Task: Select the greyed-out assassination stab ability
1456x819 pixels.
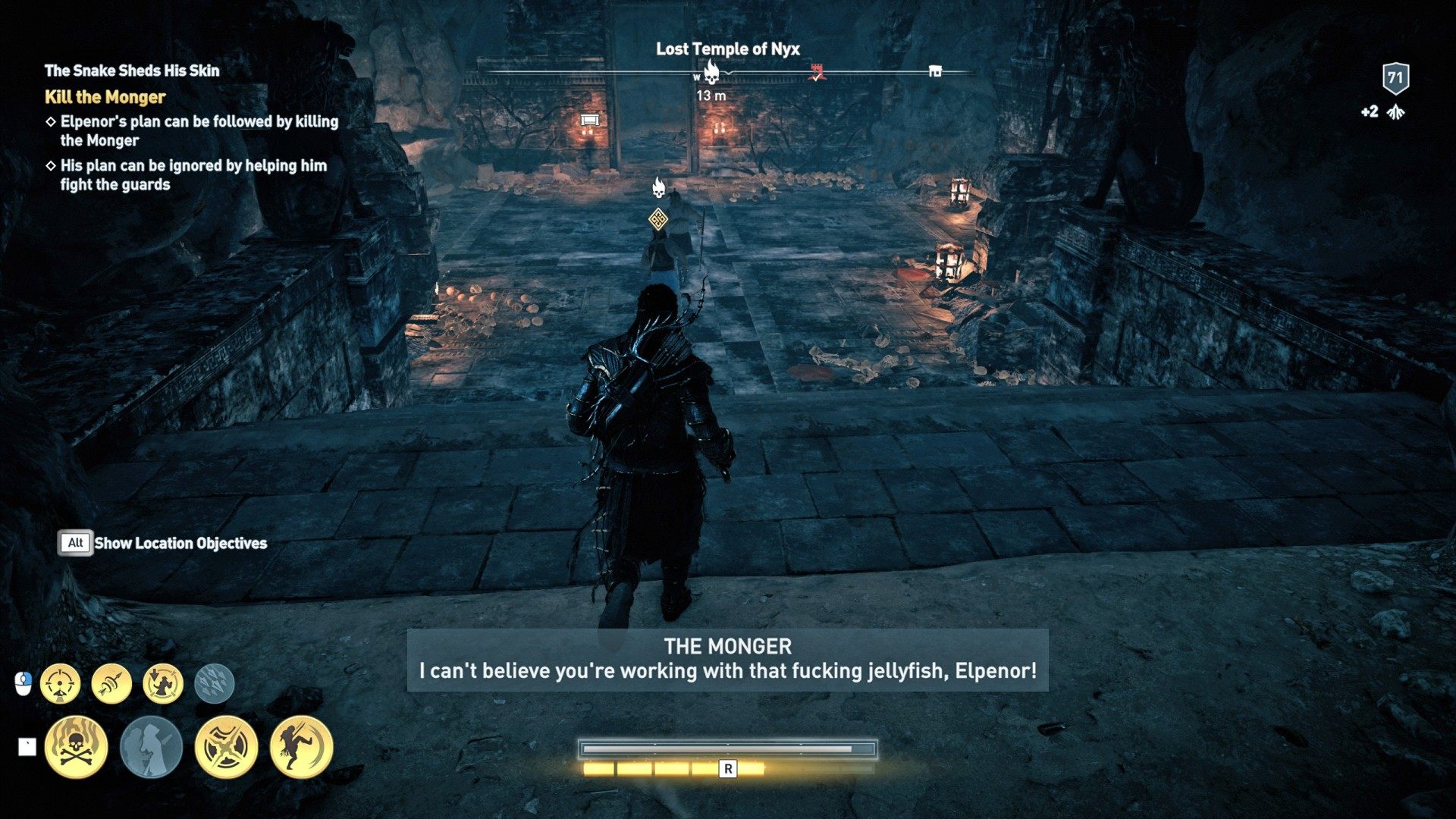Action: coord(151,747)
